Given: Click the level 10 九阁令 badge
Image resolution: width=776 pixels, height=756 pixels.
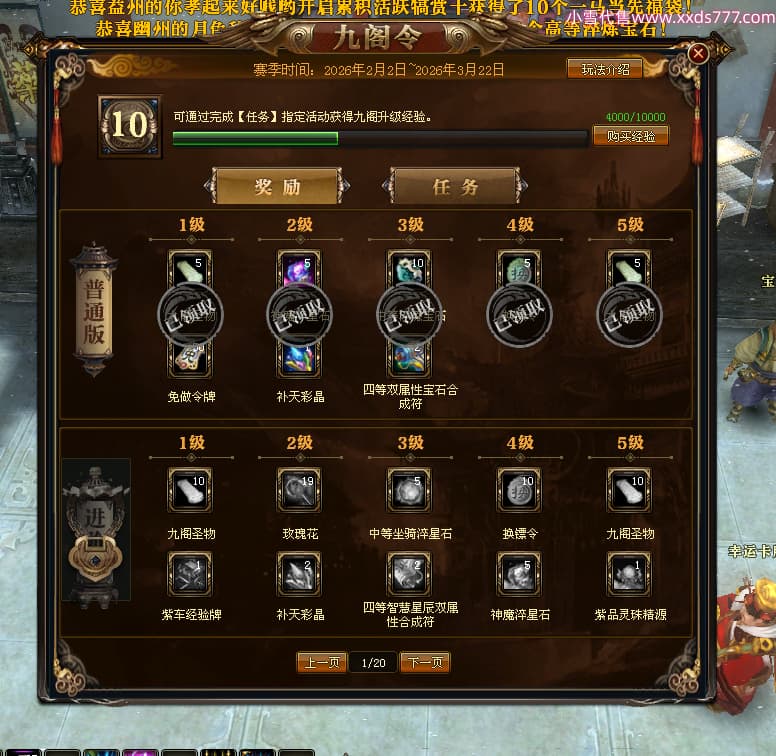Looking at the screenshot, I should [130, 126].
